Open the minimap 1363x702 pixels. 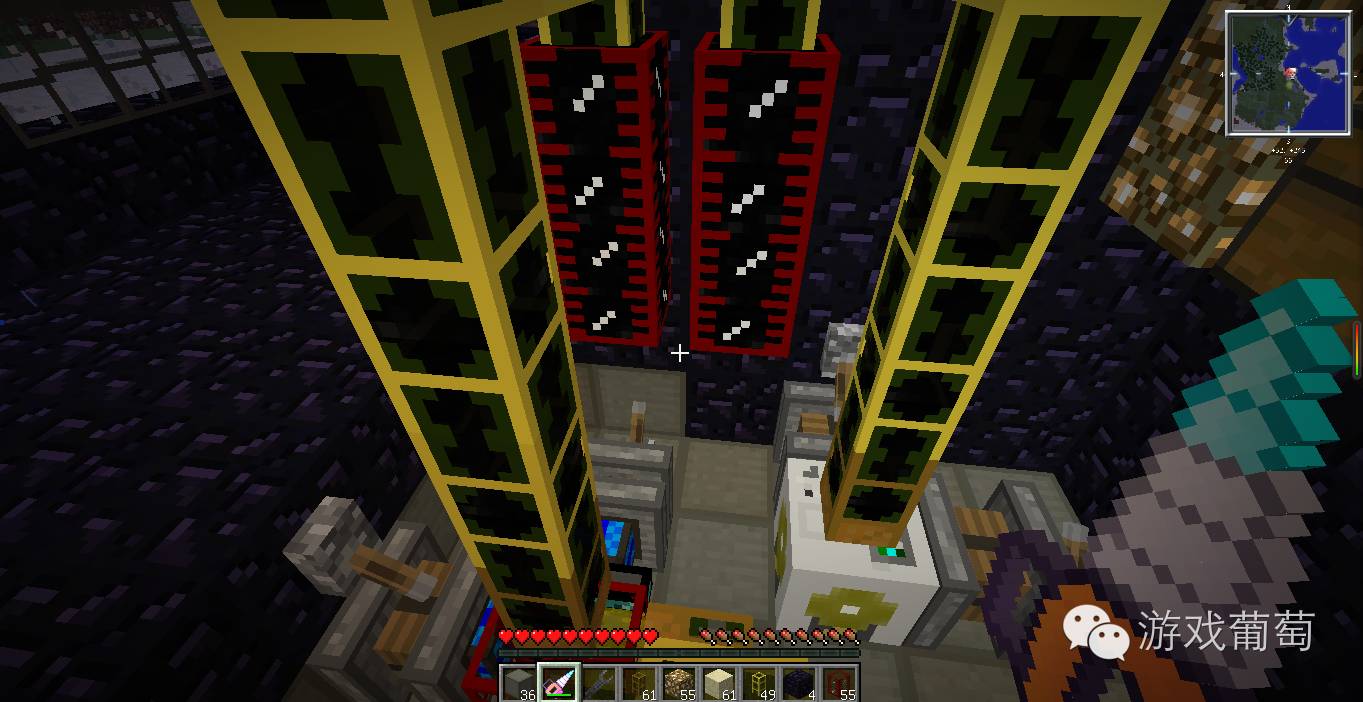(1287, 72)
